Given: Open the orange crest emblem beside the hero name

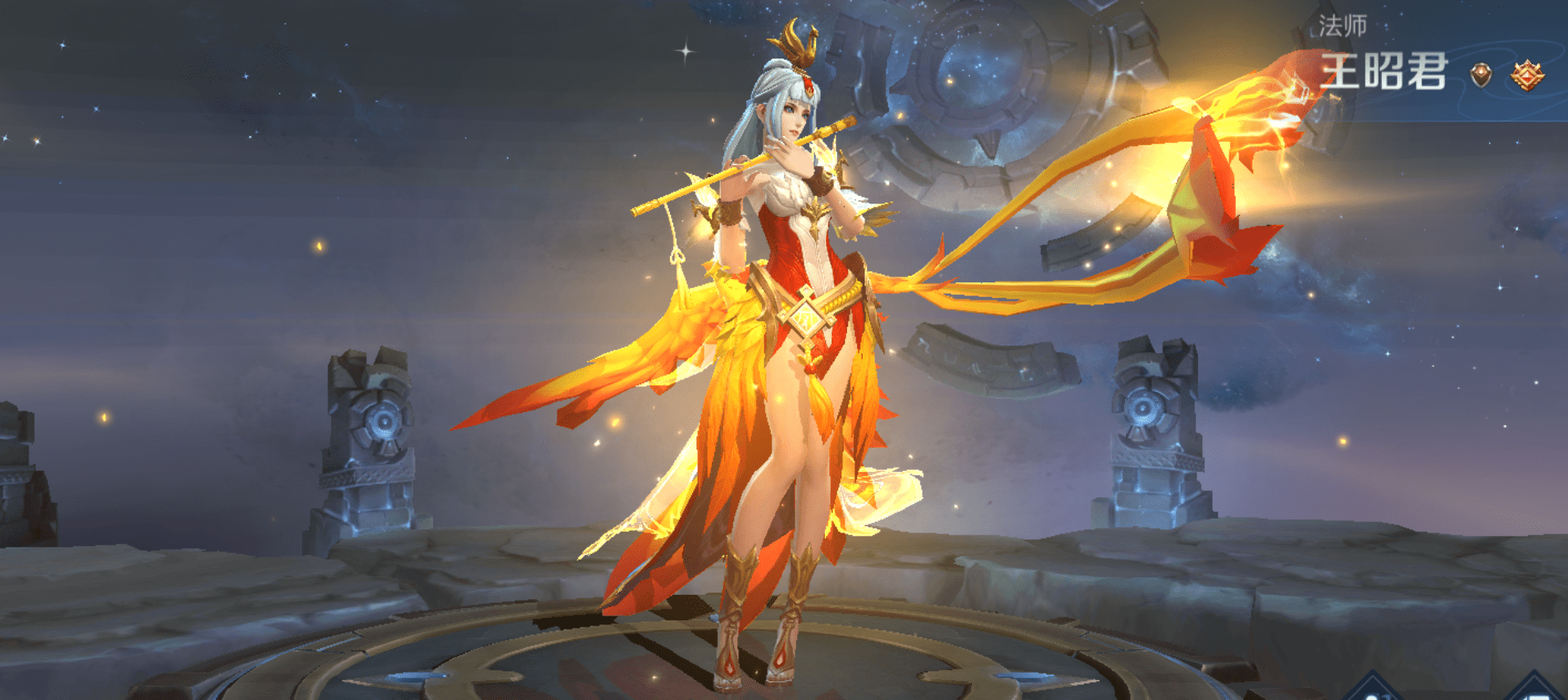Looking at the screenshot, I should click(x=1527, y=75).
